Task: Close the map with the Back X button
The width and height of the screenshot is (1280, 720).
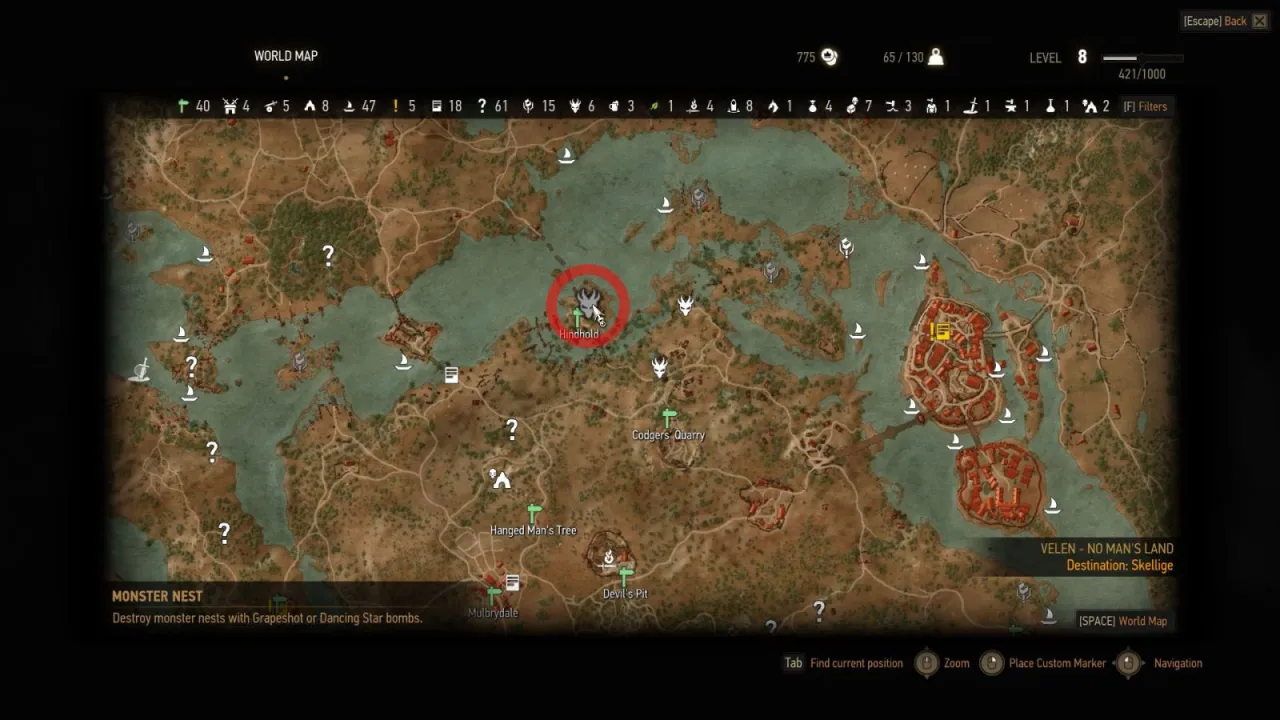Action: [x=1259, y=21]
